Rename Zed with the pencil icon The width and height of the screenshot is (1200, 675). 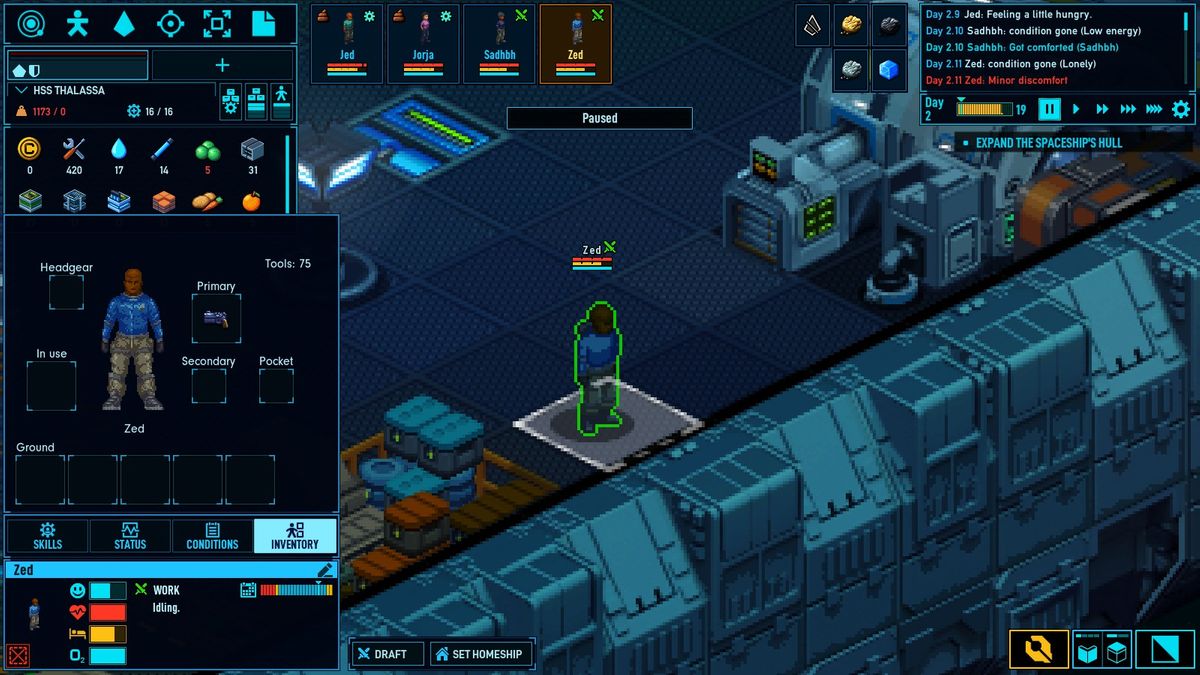(325, 570)
